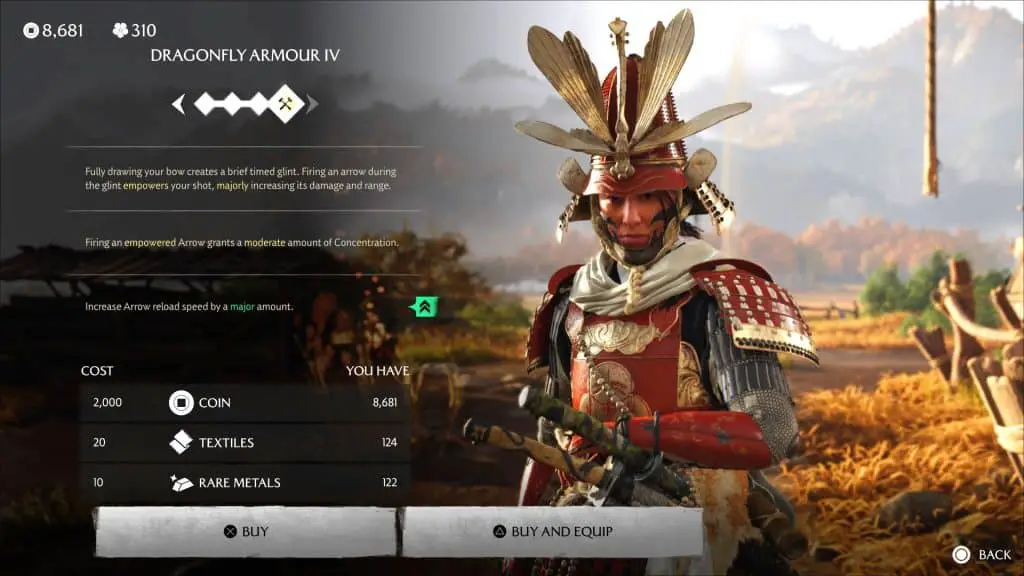Buy the Dragonfly Armour IV upgrade
The width and height of the screenshot is (1024, 576).
(246, 532)
